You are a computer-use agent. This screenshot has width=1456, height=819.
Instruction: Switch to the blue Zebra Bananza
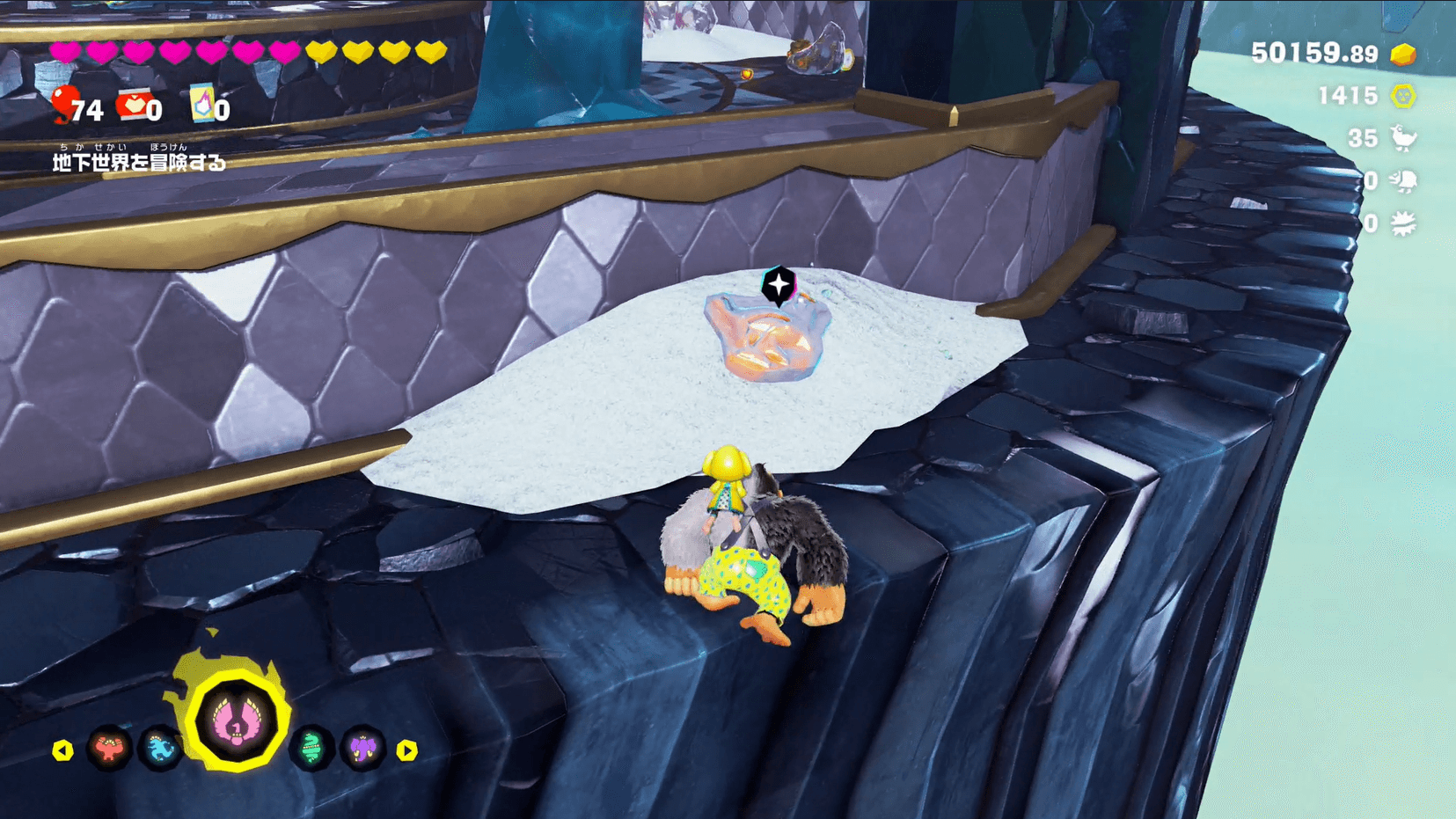point(161,749)
